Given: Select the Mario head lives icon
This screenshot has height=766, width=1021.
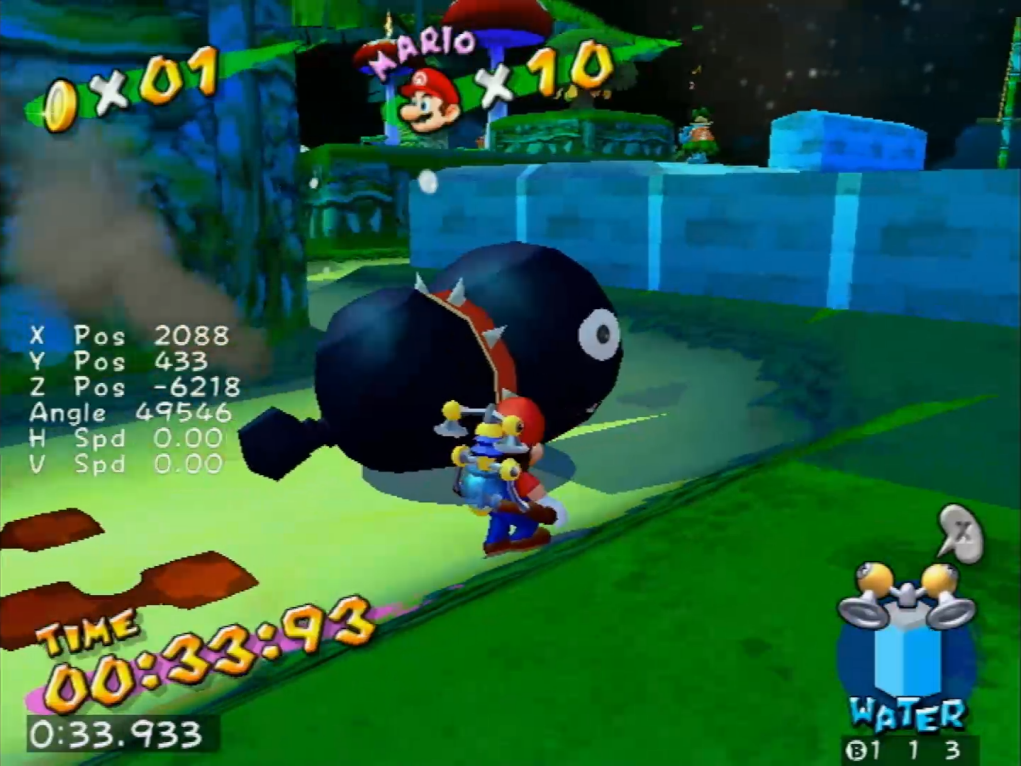Looking at the screenshot, I should tap(429, 98).
